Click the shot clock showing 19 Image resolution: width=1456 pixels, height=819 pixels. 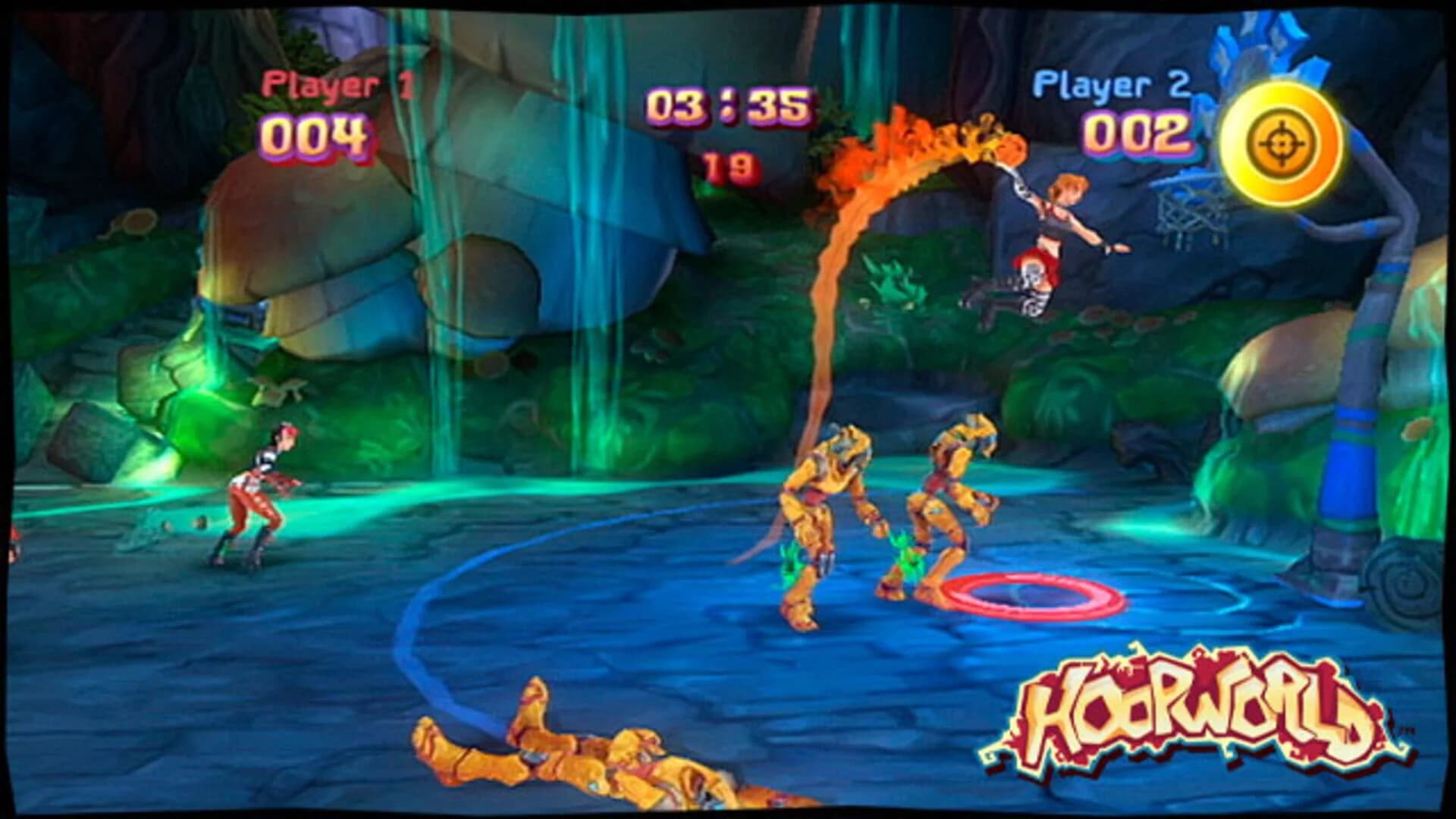730,163
